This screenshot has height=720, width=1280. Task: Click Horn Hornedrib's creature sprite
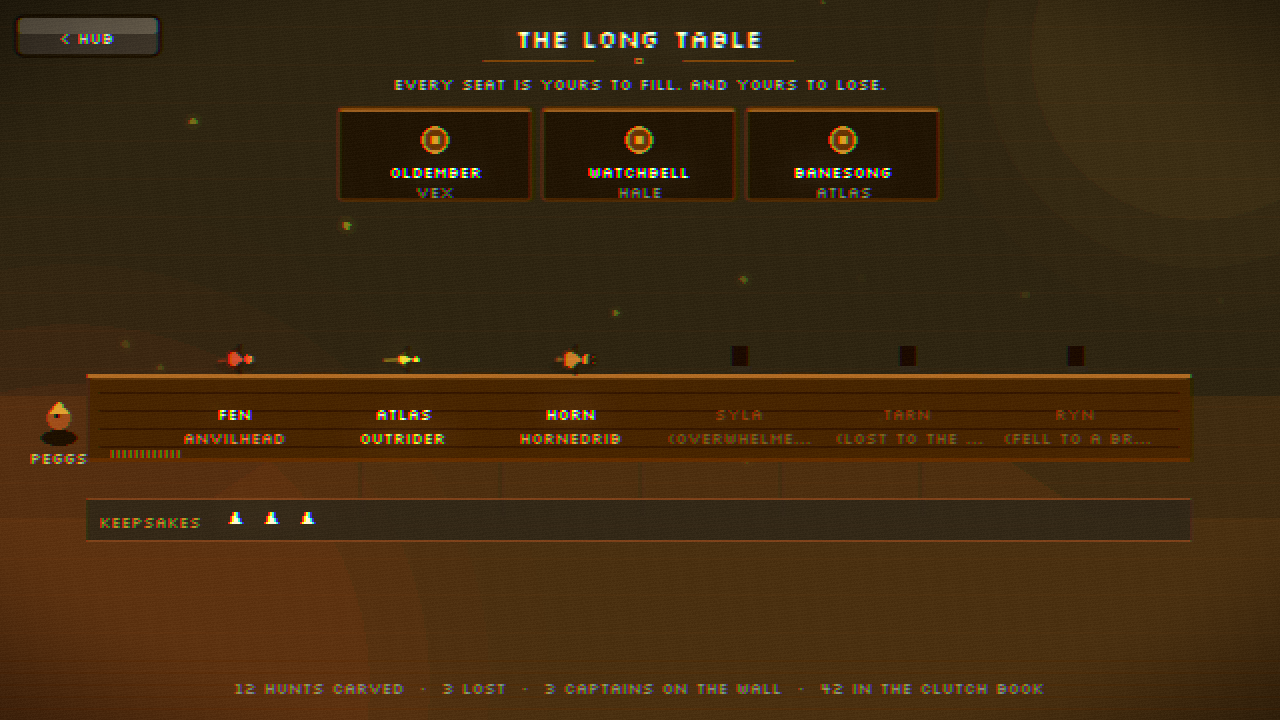pos(570,357)
